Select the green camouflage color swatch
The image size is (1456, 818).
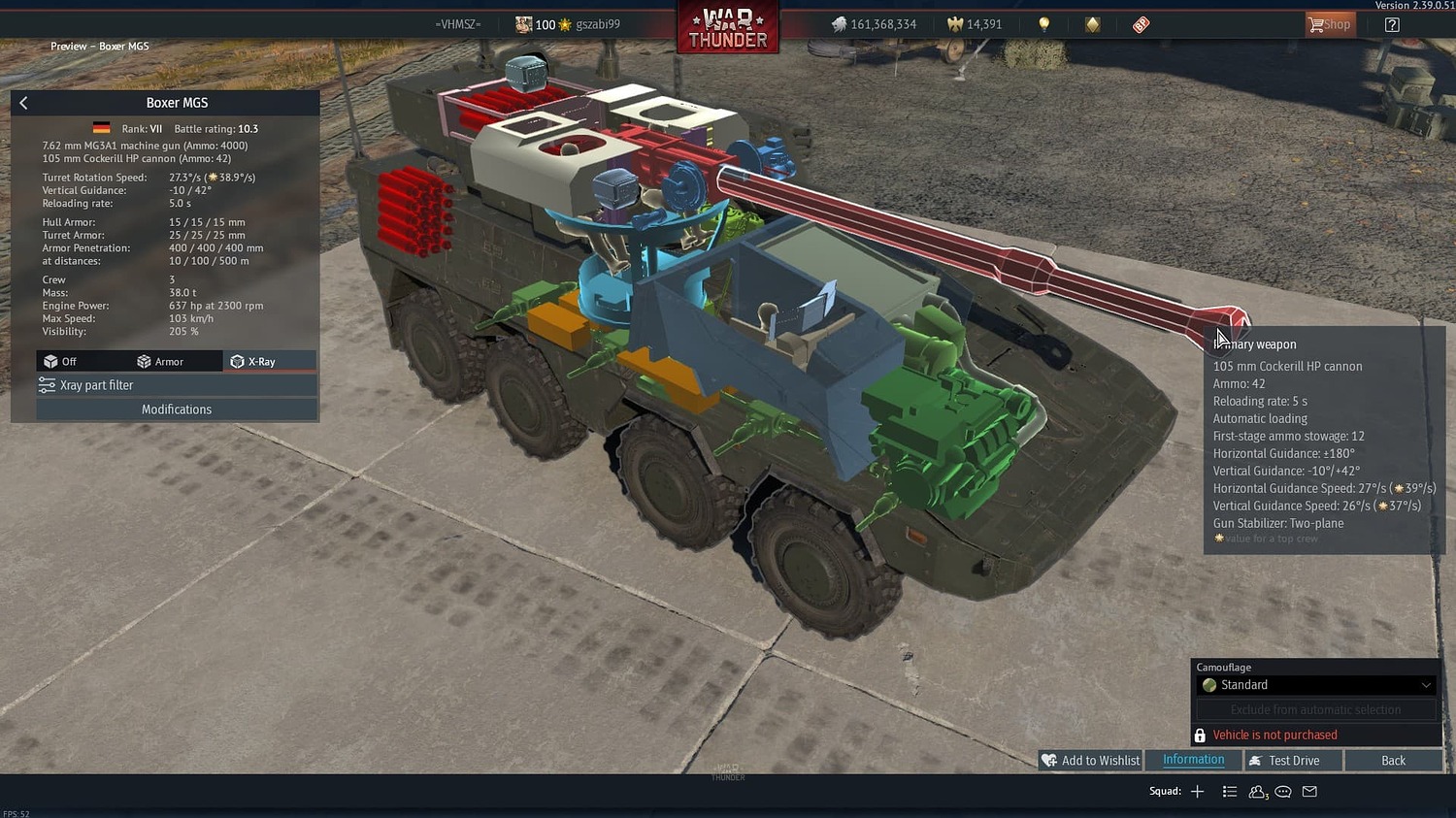pos(1209,684)
